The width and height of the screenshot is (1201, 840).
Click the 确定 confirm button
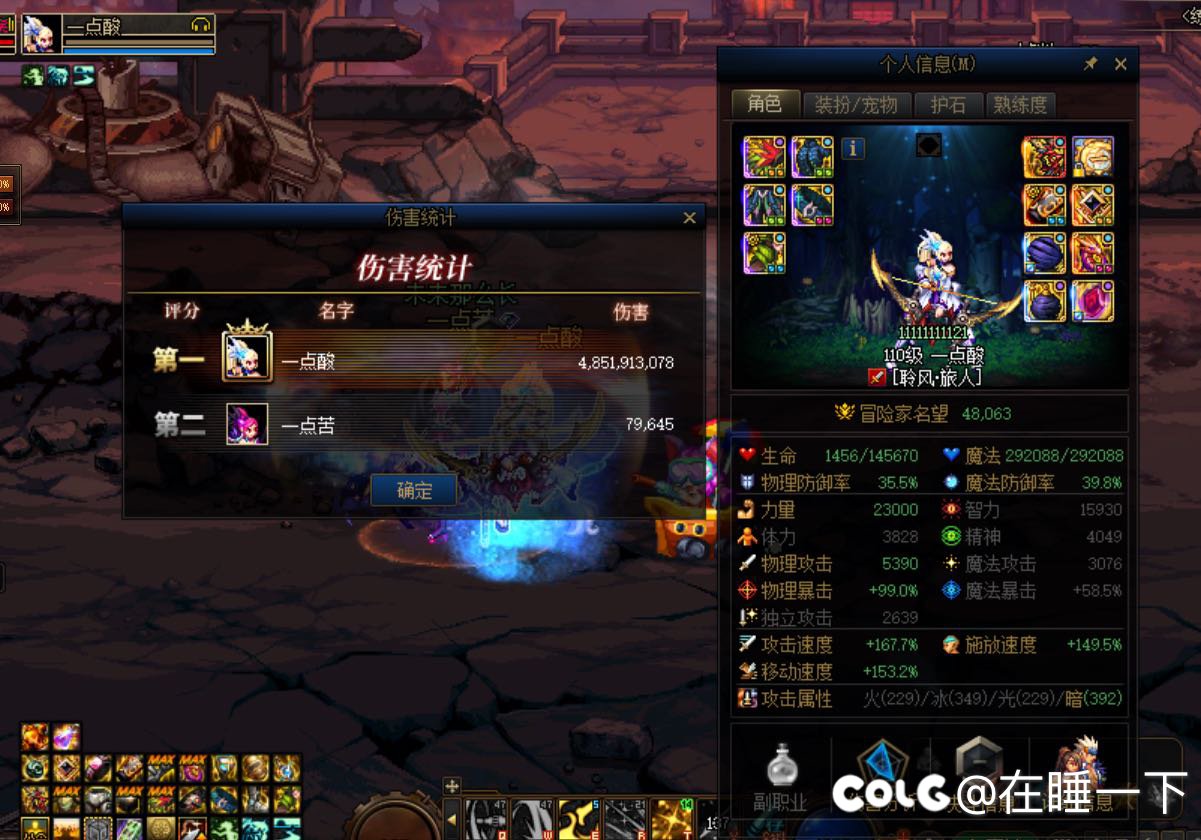(x=414, y=490)
